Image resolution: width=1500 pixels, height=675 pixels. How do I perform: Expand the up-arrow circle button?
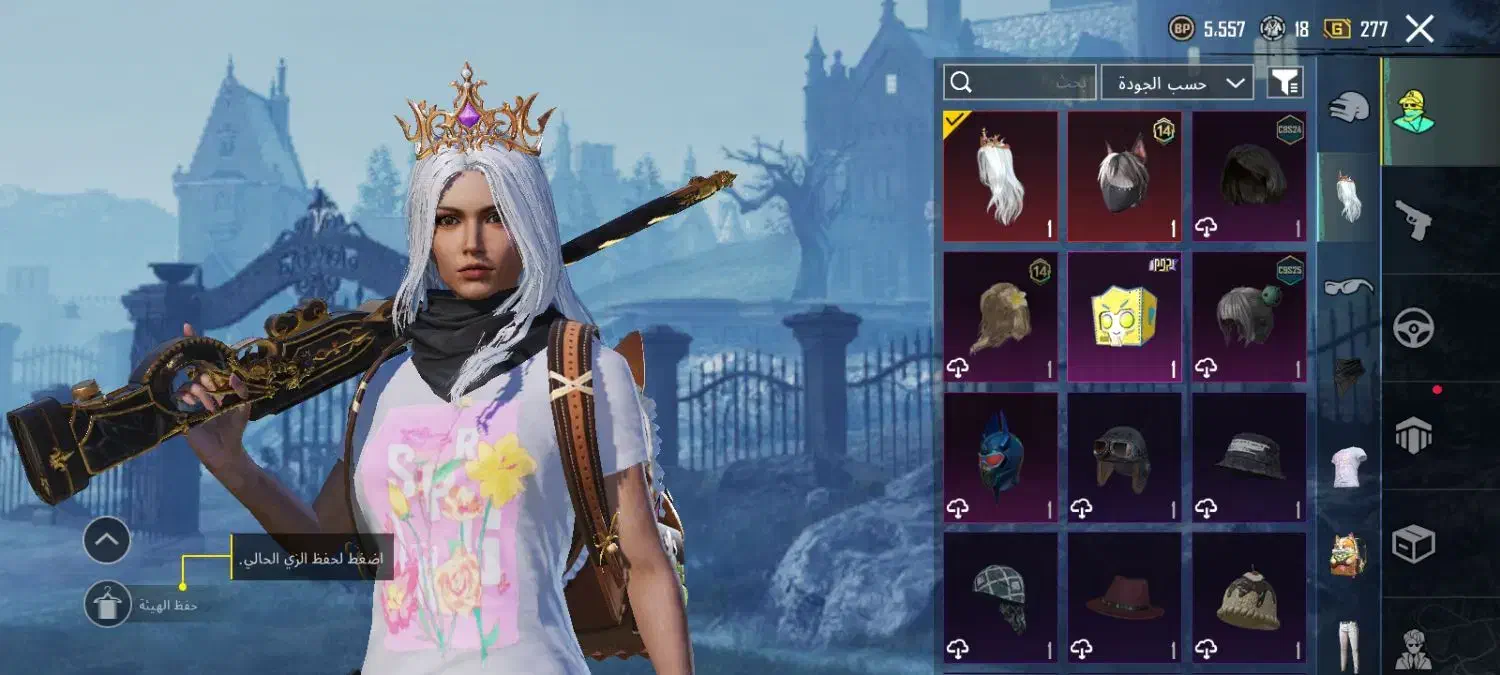107,541
